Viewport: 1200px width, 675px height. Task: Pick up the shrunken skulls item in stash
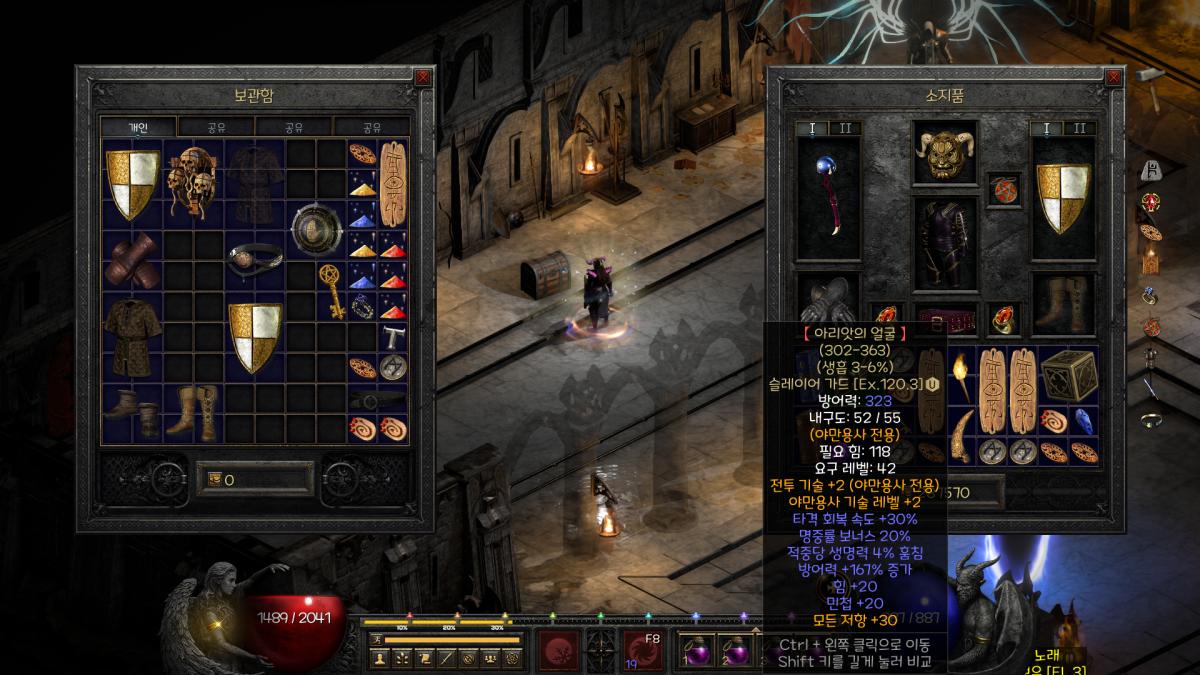192,183
